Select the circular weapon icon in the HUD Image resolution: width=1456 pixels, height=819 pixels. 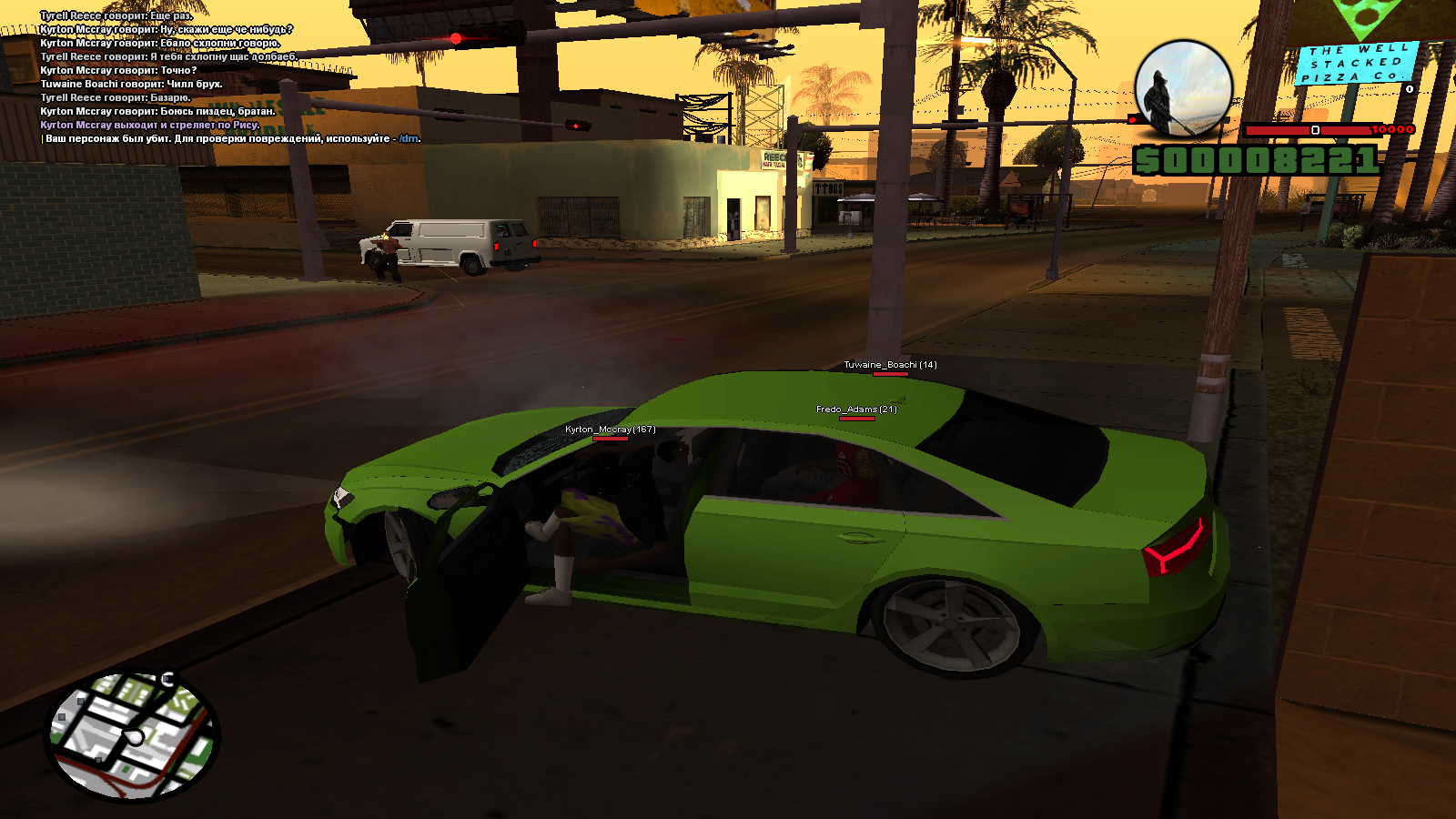(x=1183, y=88)
